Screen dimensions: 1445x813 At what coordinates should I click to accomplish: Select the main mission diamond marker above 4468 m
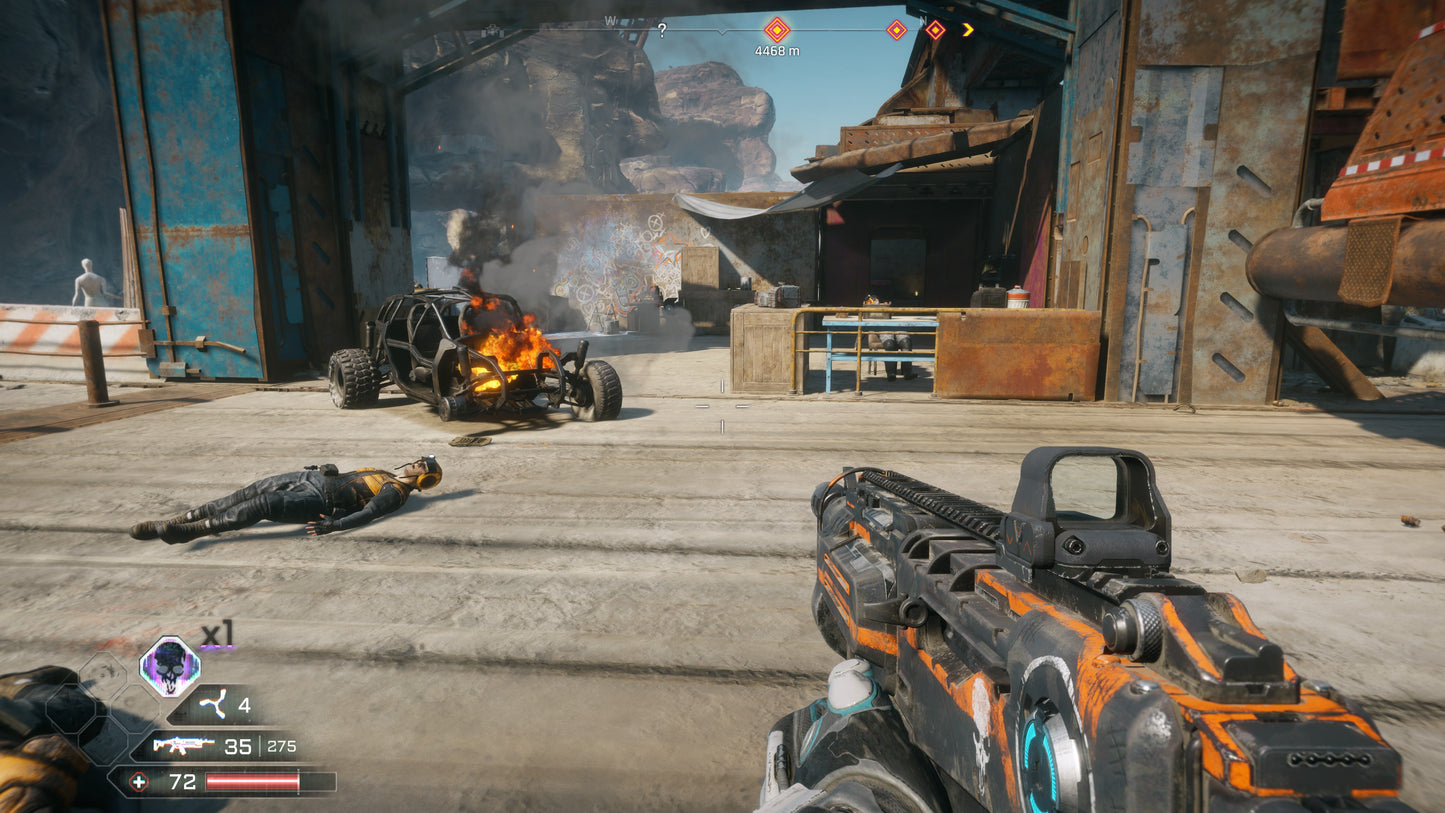[x=778, y=29]
